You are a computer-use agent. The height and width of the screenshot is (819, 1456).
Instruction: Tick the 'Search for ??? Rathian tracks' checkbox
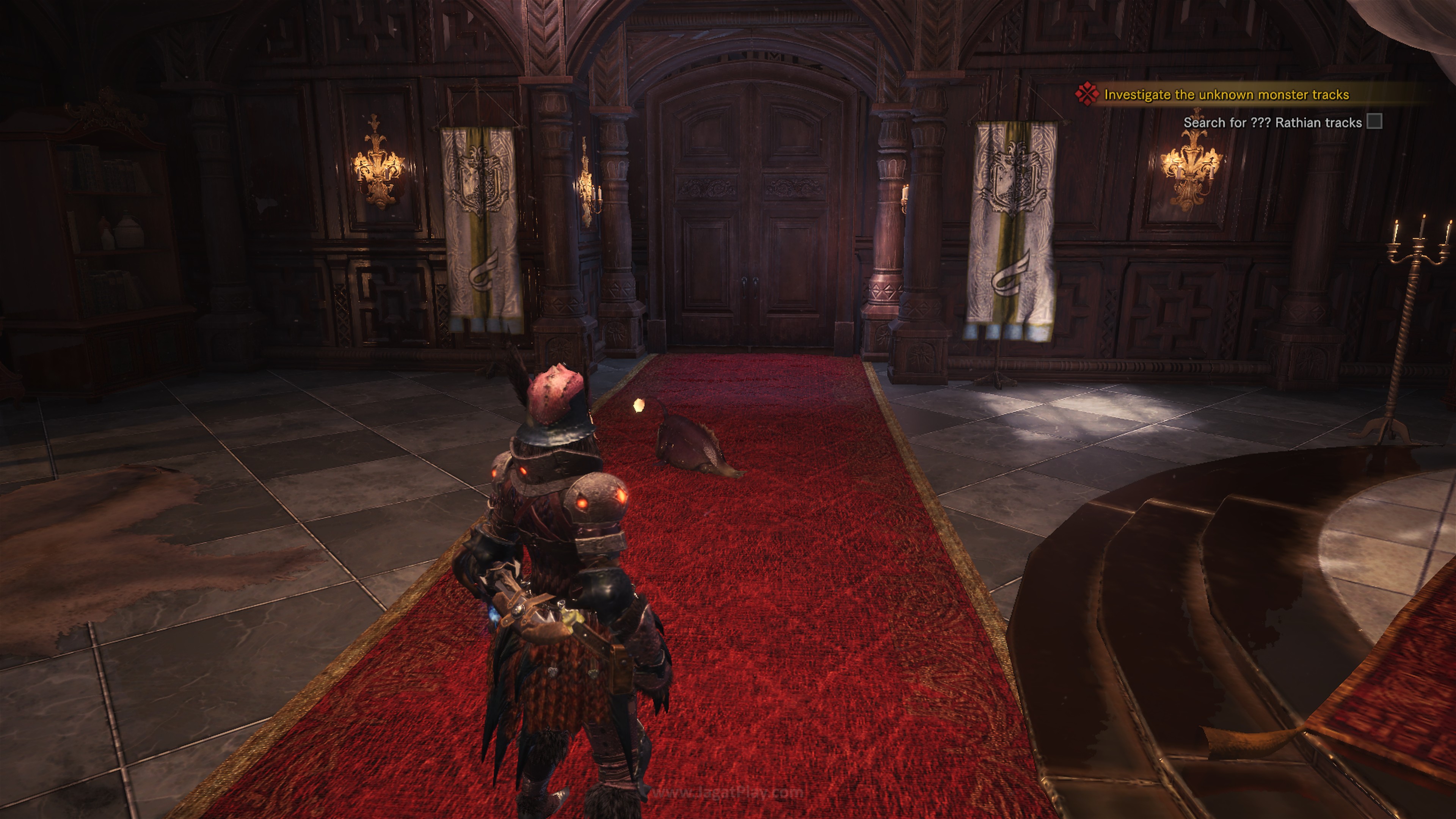[1374, 121]
